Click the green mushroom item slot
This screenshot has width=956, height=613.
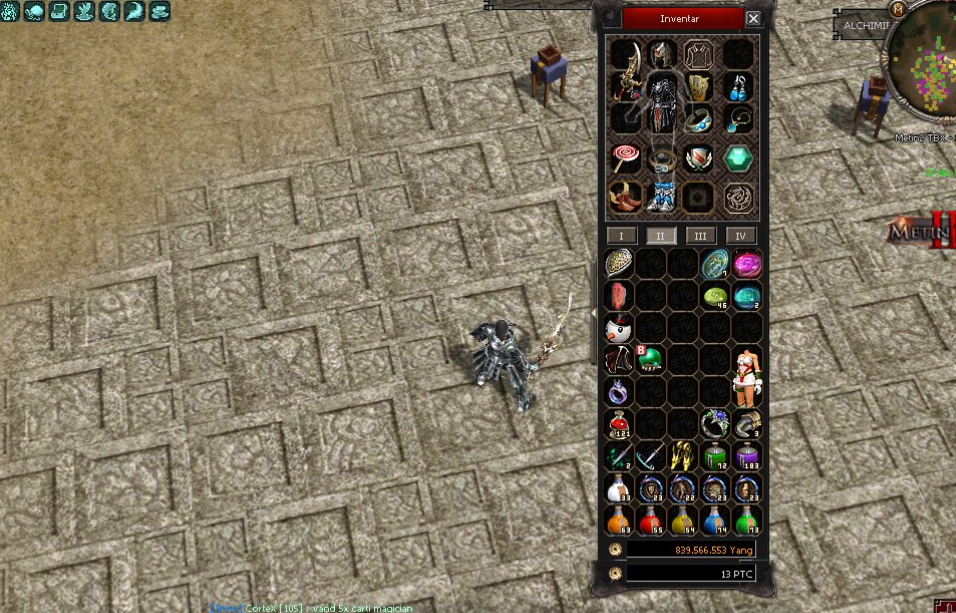tap(651, 357)
